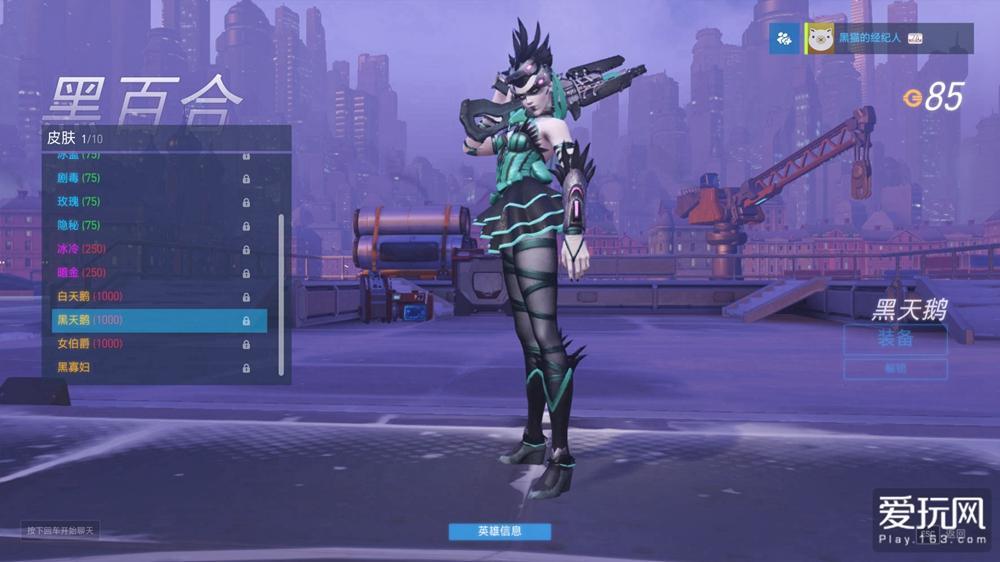Image resolution: width=1000 pixels, height=562 pixels.
Task: Pick the 隐秘 skin row
Action: (x=150, y=226)
